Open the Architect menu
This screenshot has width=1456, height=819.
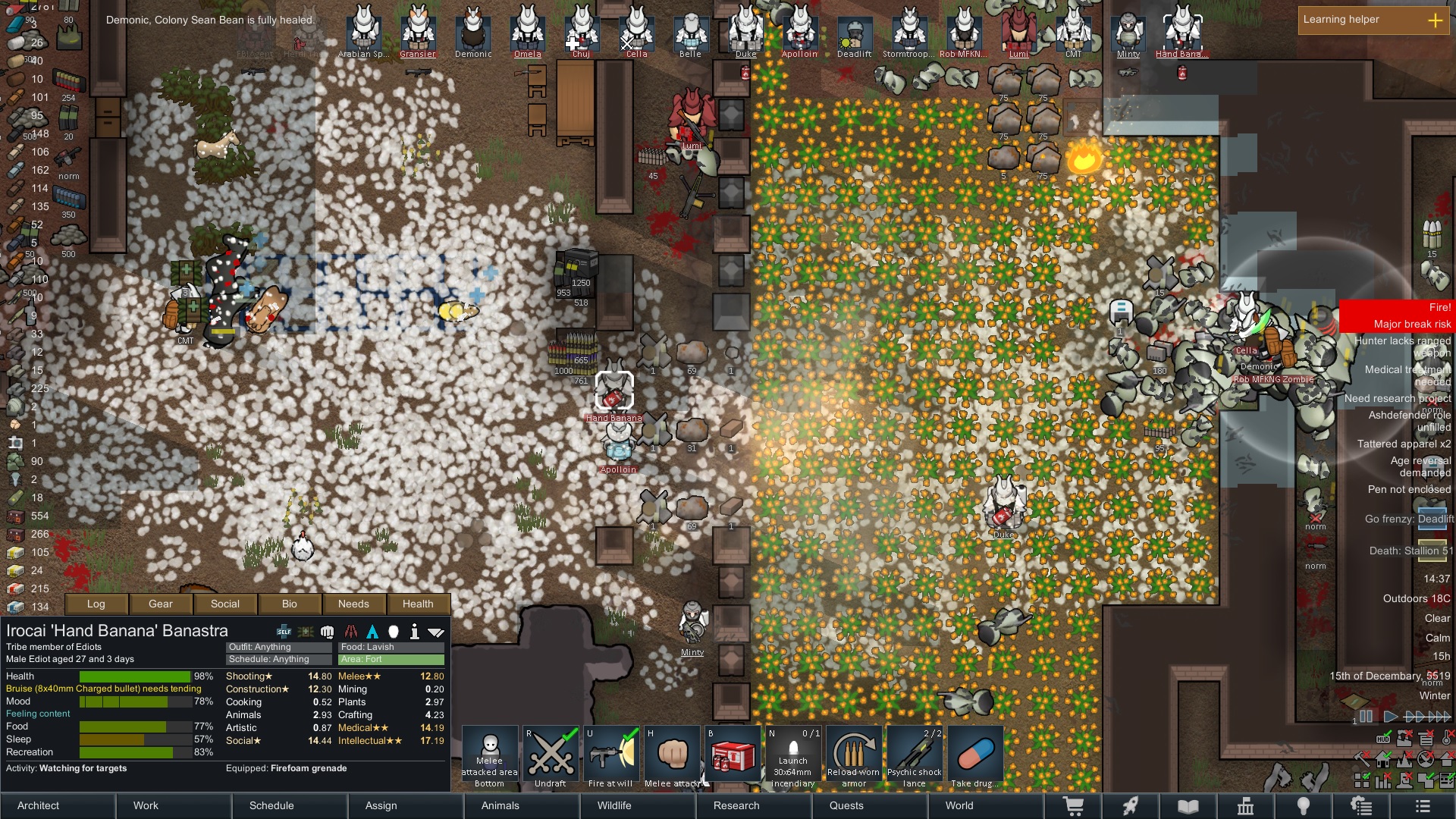coord(39,805)
